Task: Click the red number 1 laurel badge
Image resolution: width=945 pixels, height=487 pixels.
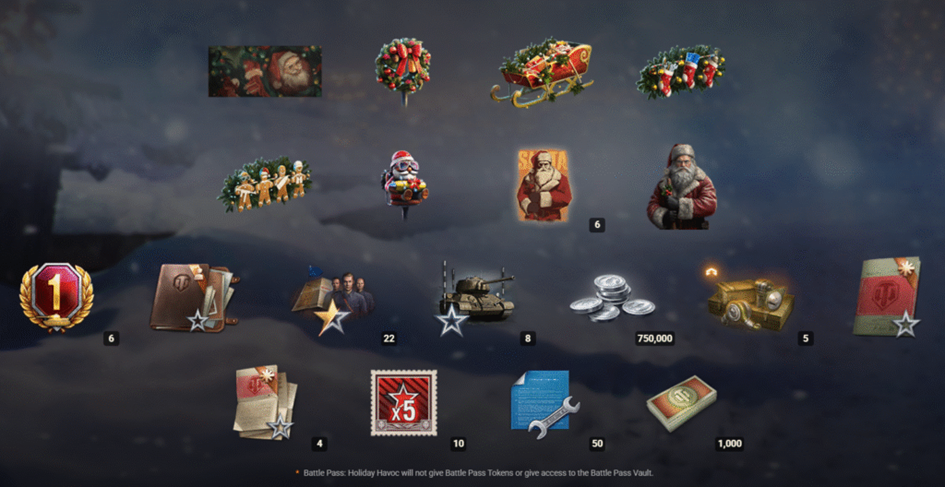Action: (56, 296)
